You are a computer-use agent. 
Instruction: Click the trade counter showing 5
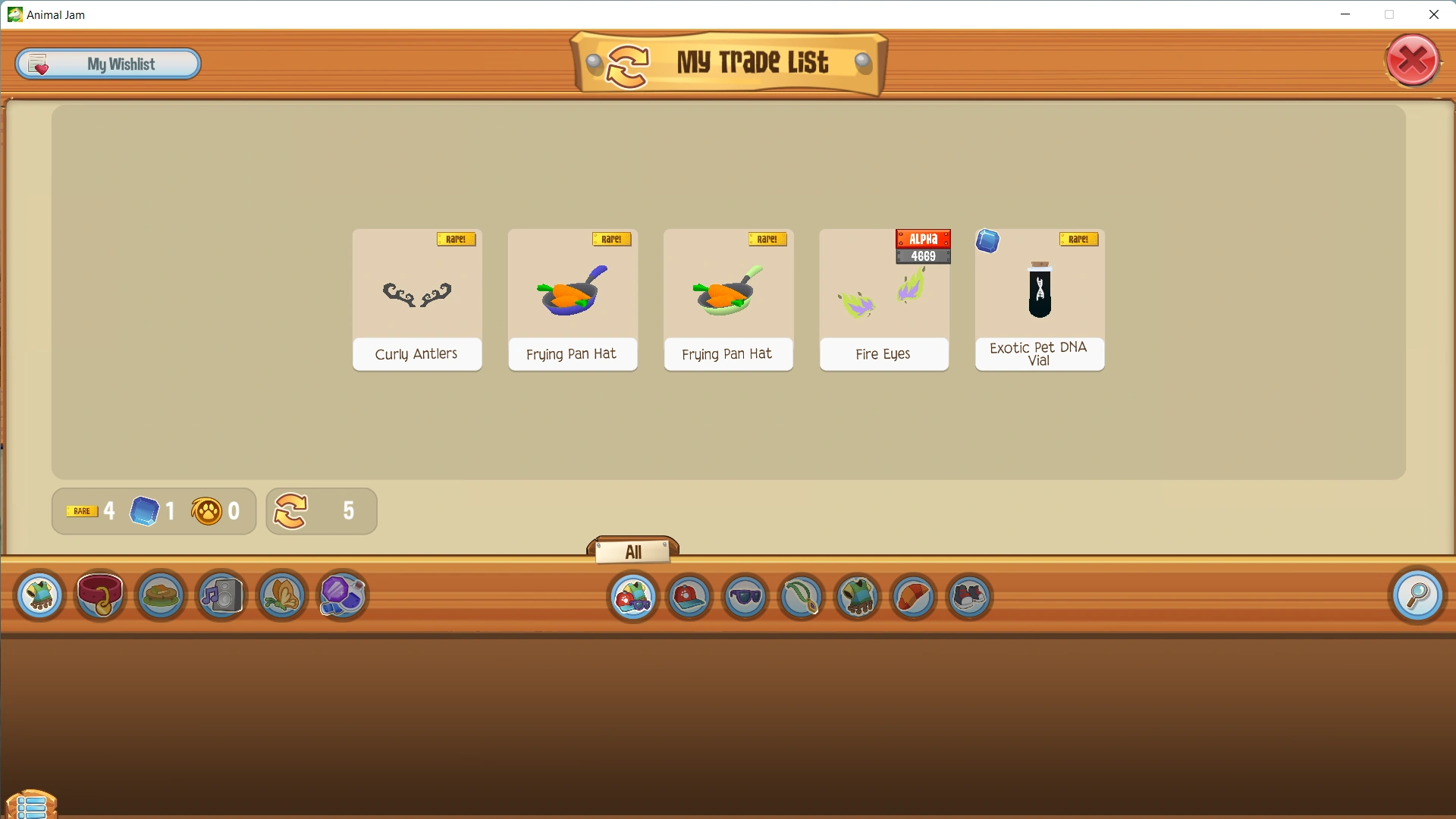click(321, 511)
